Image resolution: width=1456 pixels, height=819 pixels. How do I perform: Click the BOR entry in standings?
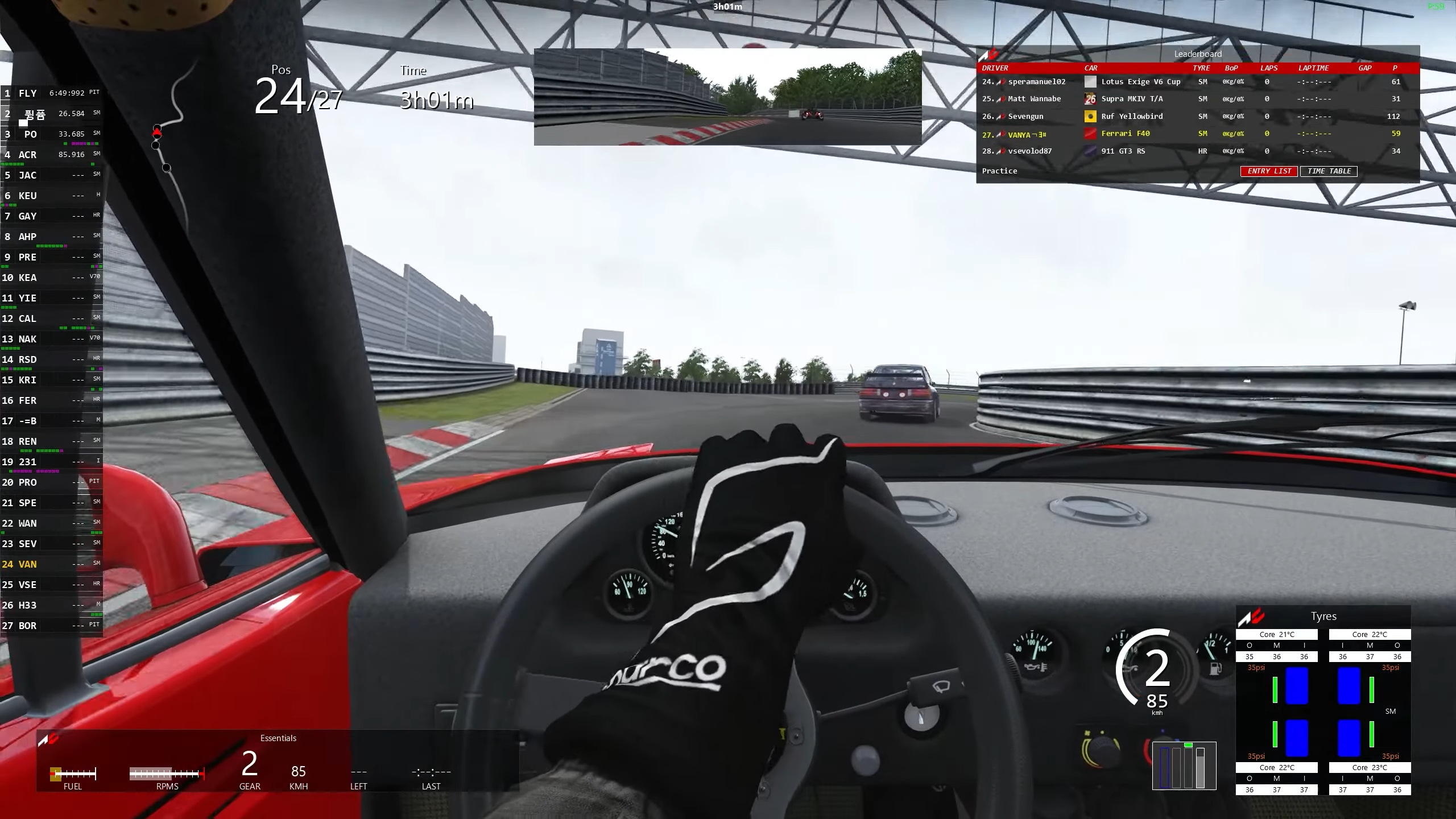[x=27, y=626]
